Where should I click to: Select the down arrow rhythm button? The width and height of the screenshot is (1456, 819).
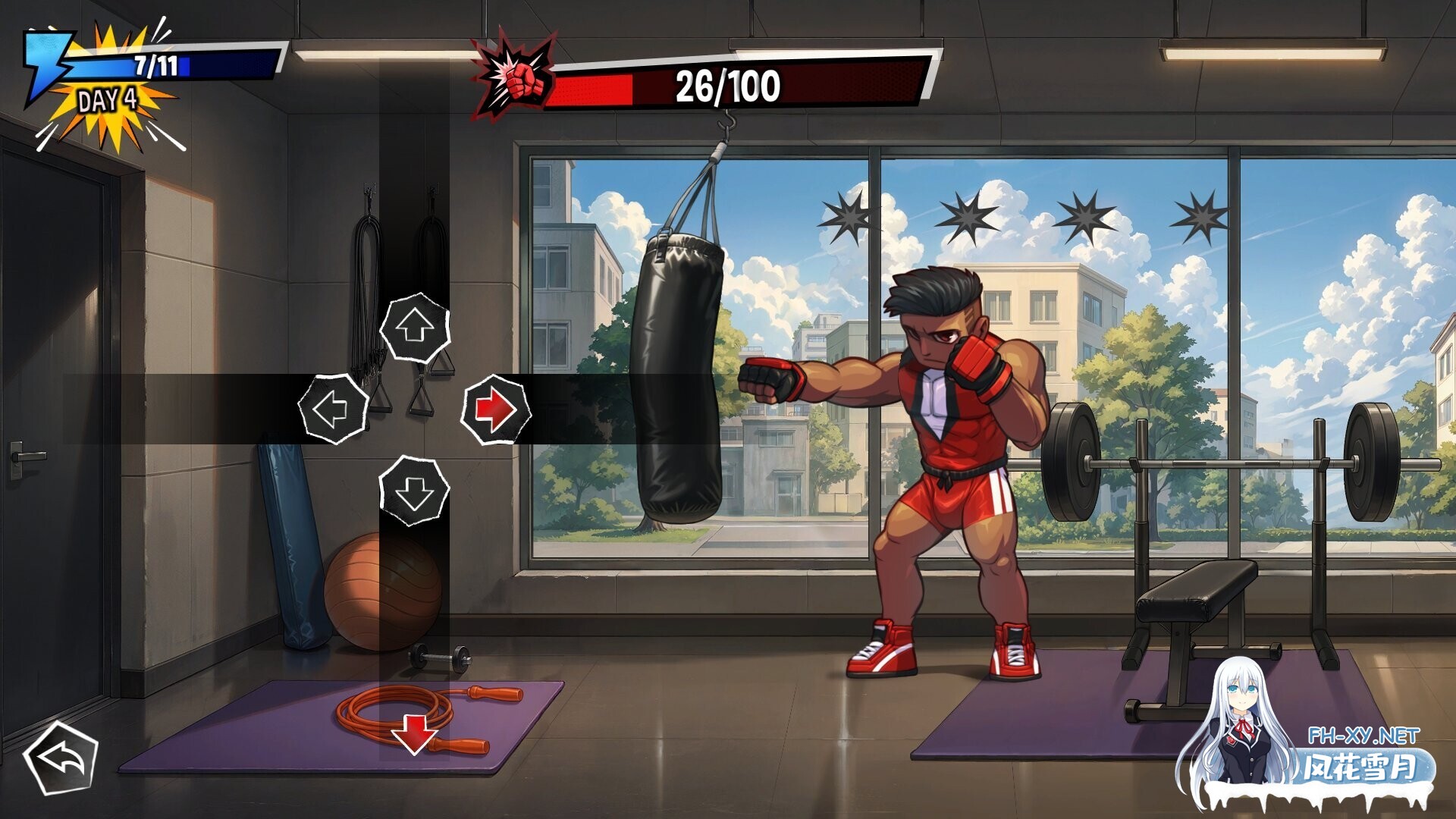[x=414, y=491]
